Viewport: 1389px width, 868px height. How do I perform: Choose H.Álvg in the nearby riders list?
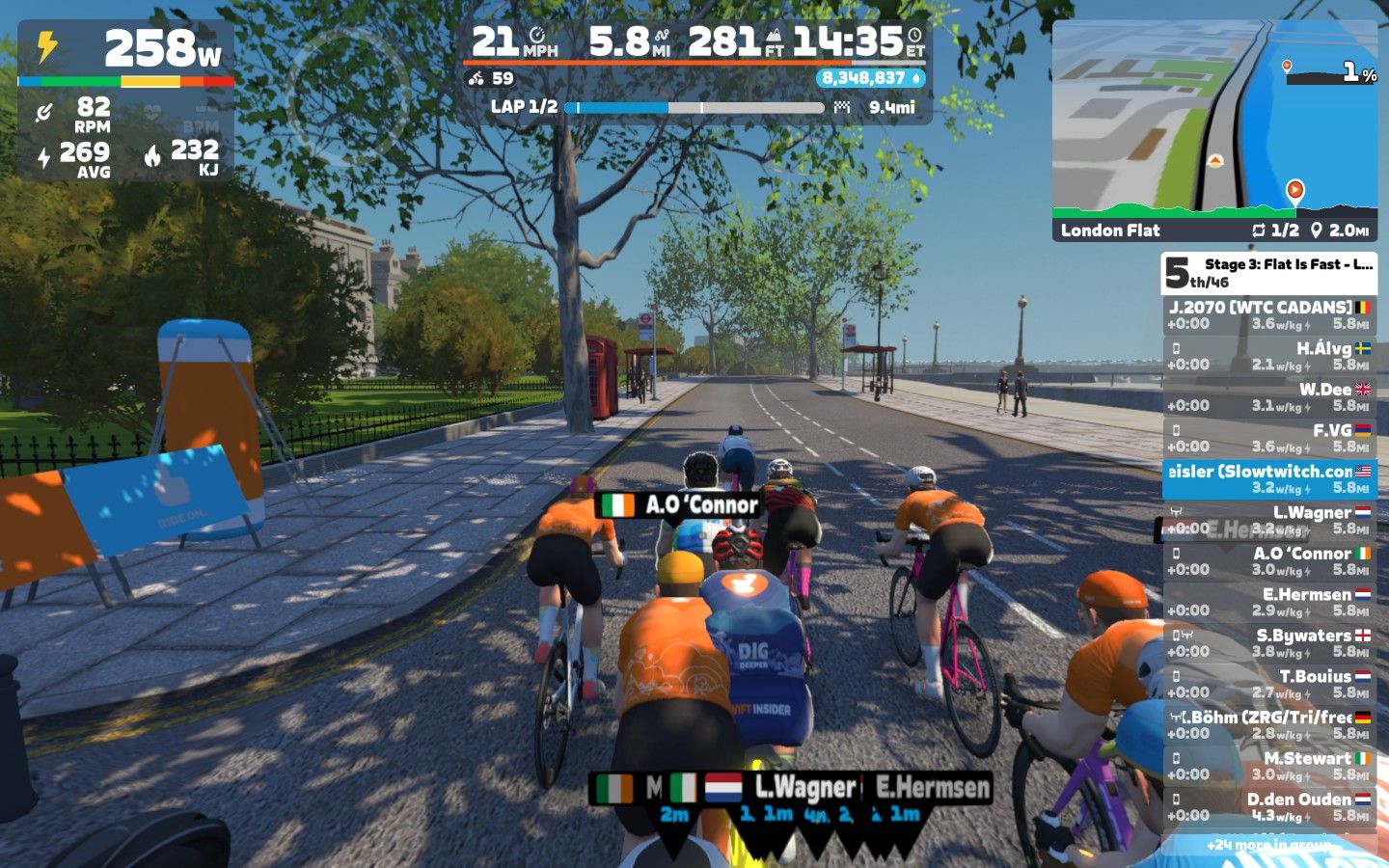1268,356
